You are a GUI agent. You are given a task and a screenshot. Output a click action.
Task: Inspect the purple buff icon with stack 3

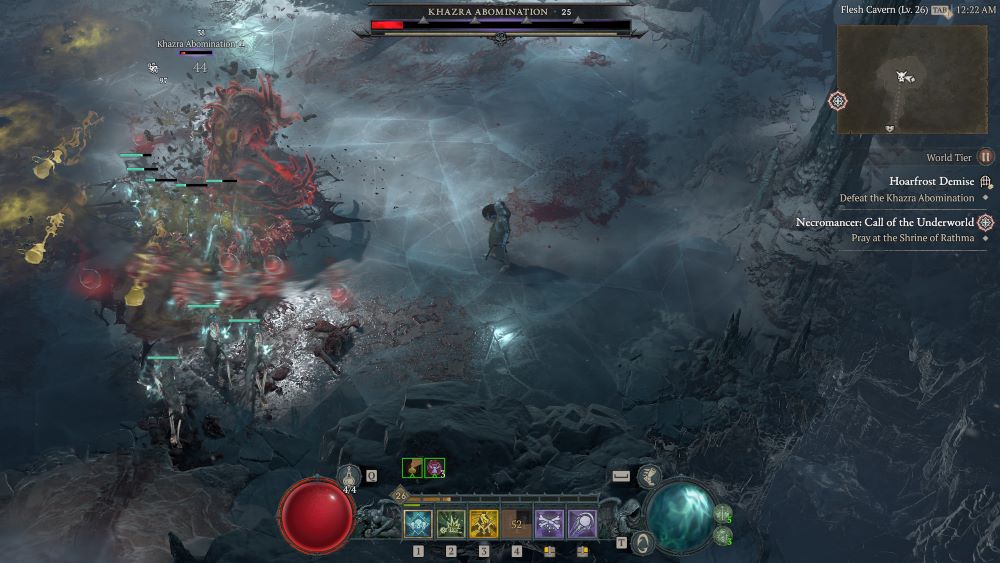[x=435, y=467]
